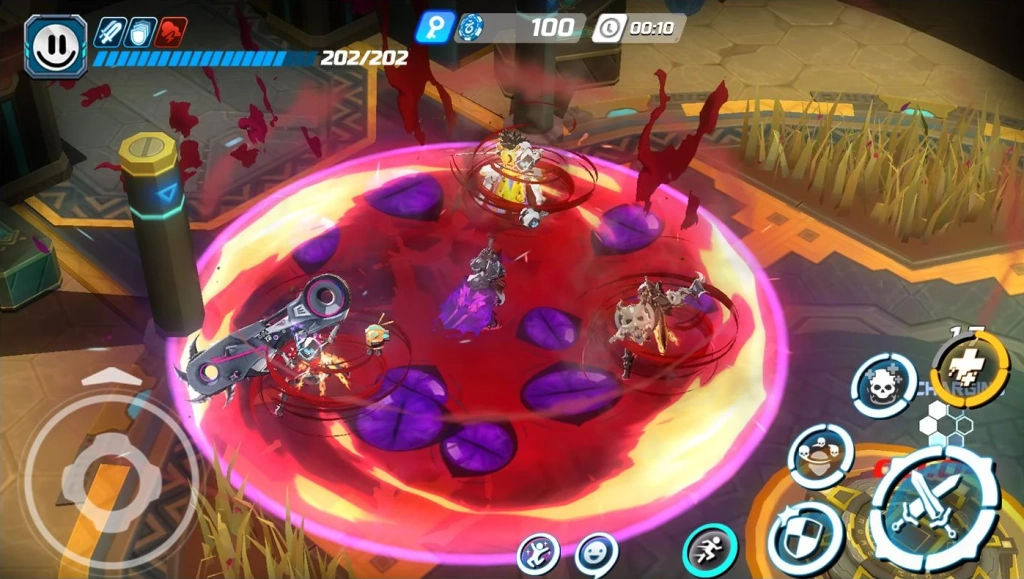Select the layered shield buff icon
1024x579 pixels.
click(140, 32)
